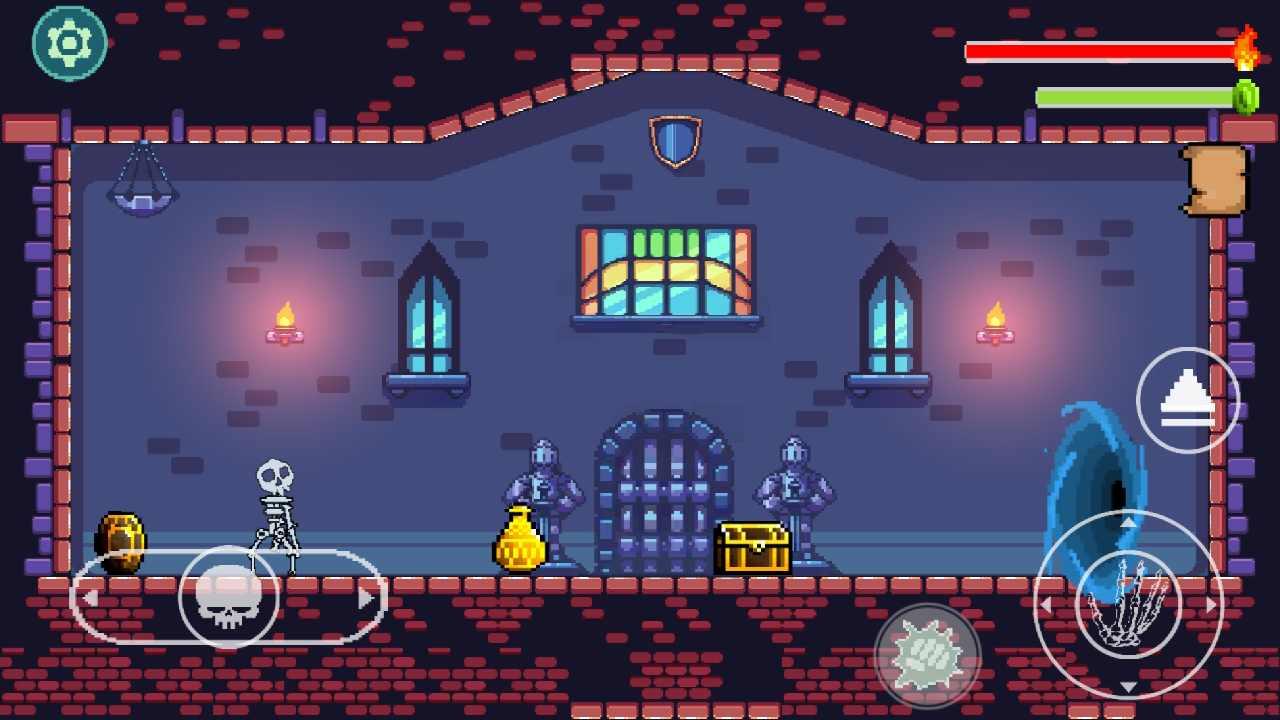This screenshot has width=1280, height=720.
Task: Tap the skull ability button
Action: click(228, 598)
